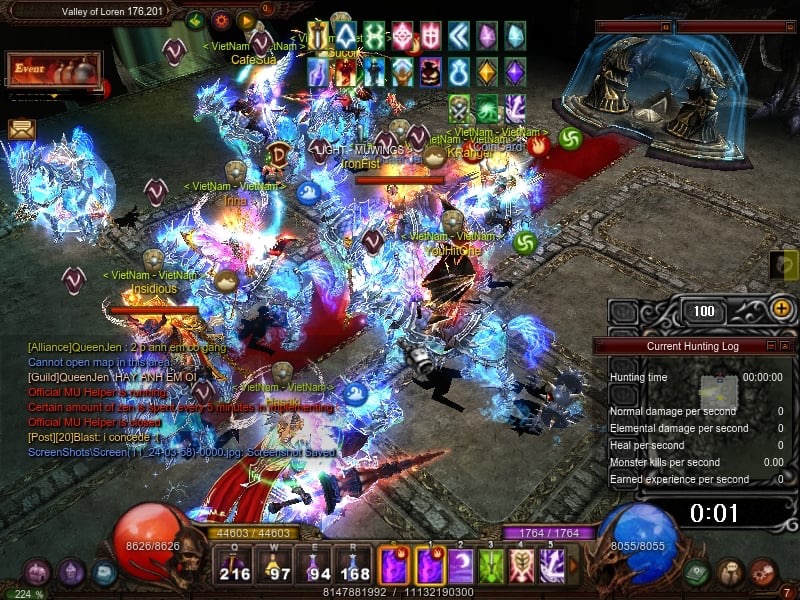
Task: Open the green book menu icon
Action: point(698,573)
